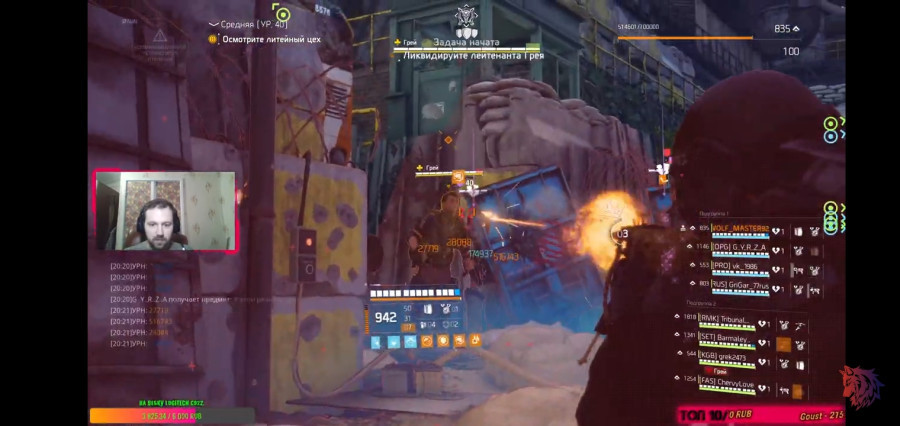
Task: Select WOLF_MASTER82 in the group list
Action: [740, 229]
